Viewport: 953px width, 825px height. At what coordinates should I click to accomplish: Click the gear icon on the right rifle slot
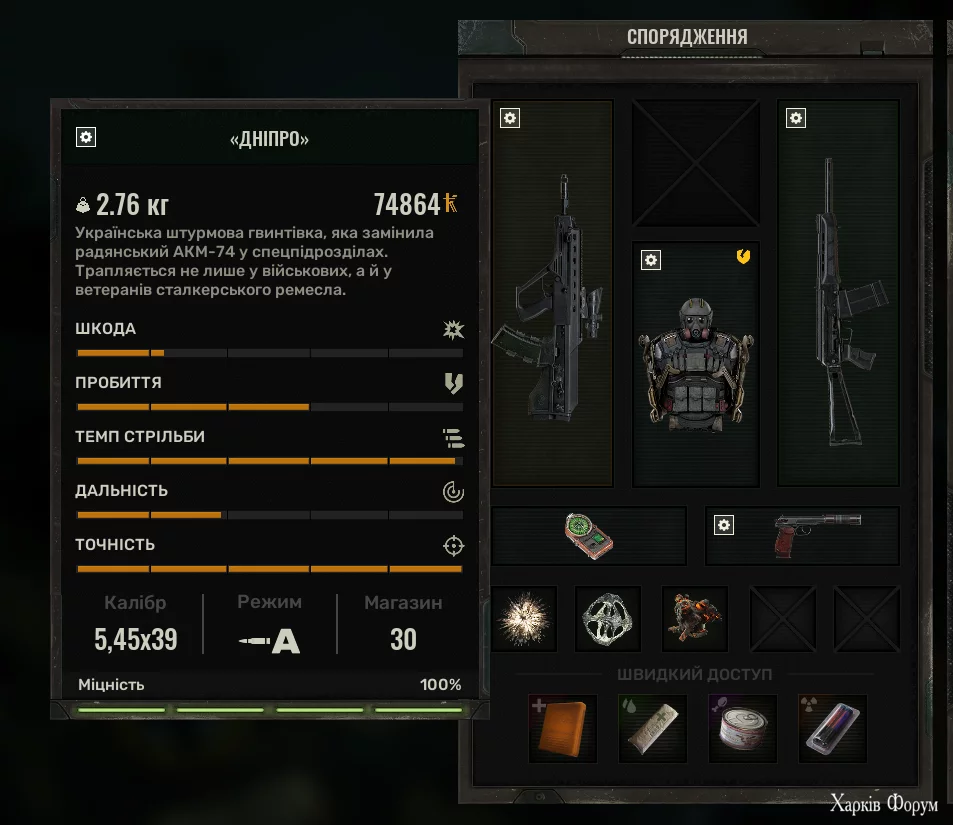pyautogui.click(x=795, y=118)
